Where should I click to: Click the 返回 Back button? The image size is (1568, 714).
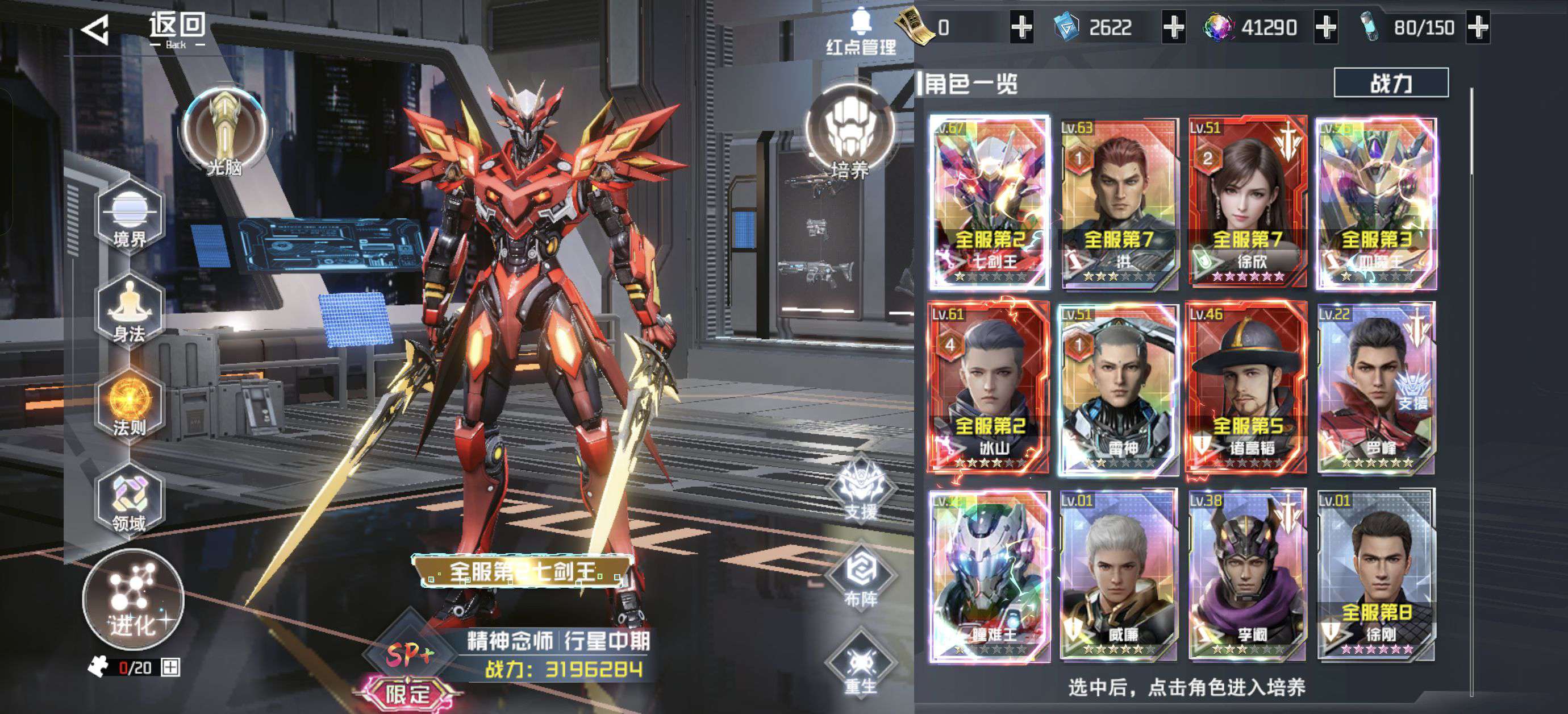(x=146, y=28)
